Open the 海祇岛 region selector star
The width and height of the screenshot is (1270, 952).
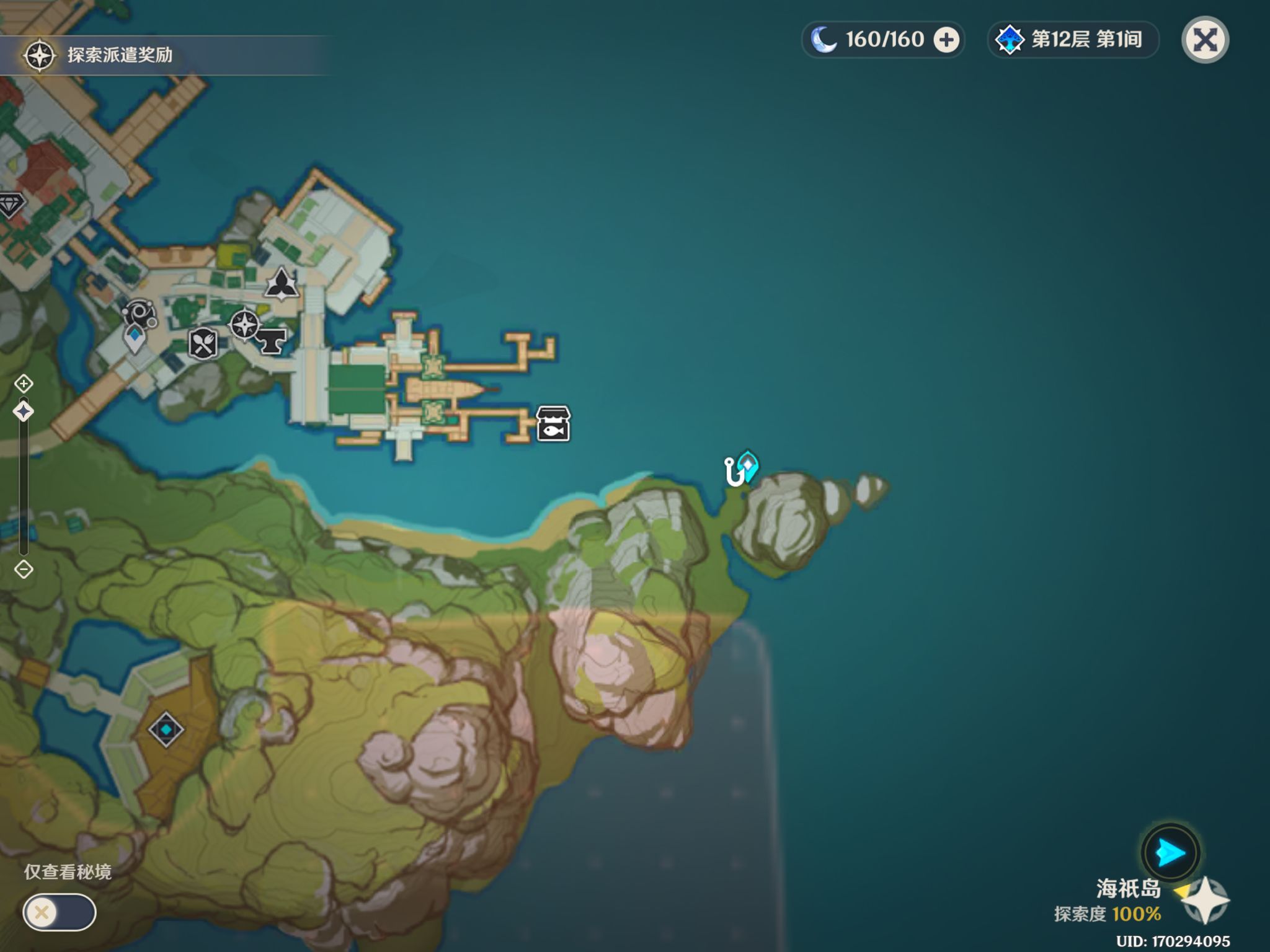1205,901
